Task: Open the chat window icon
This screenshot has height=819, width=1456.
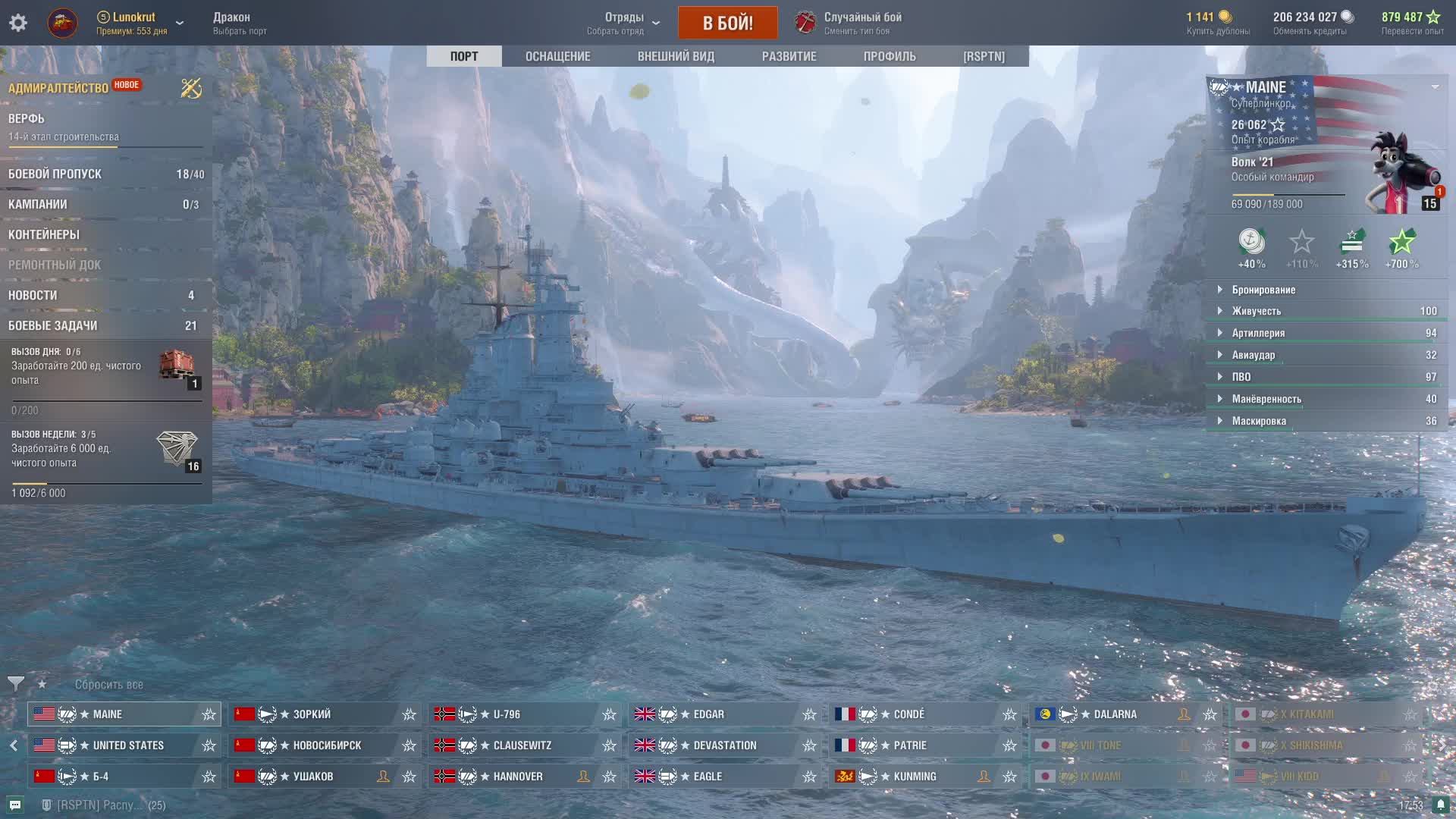Action: (15, 805)
